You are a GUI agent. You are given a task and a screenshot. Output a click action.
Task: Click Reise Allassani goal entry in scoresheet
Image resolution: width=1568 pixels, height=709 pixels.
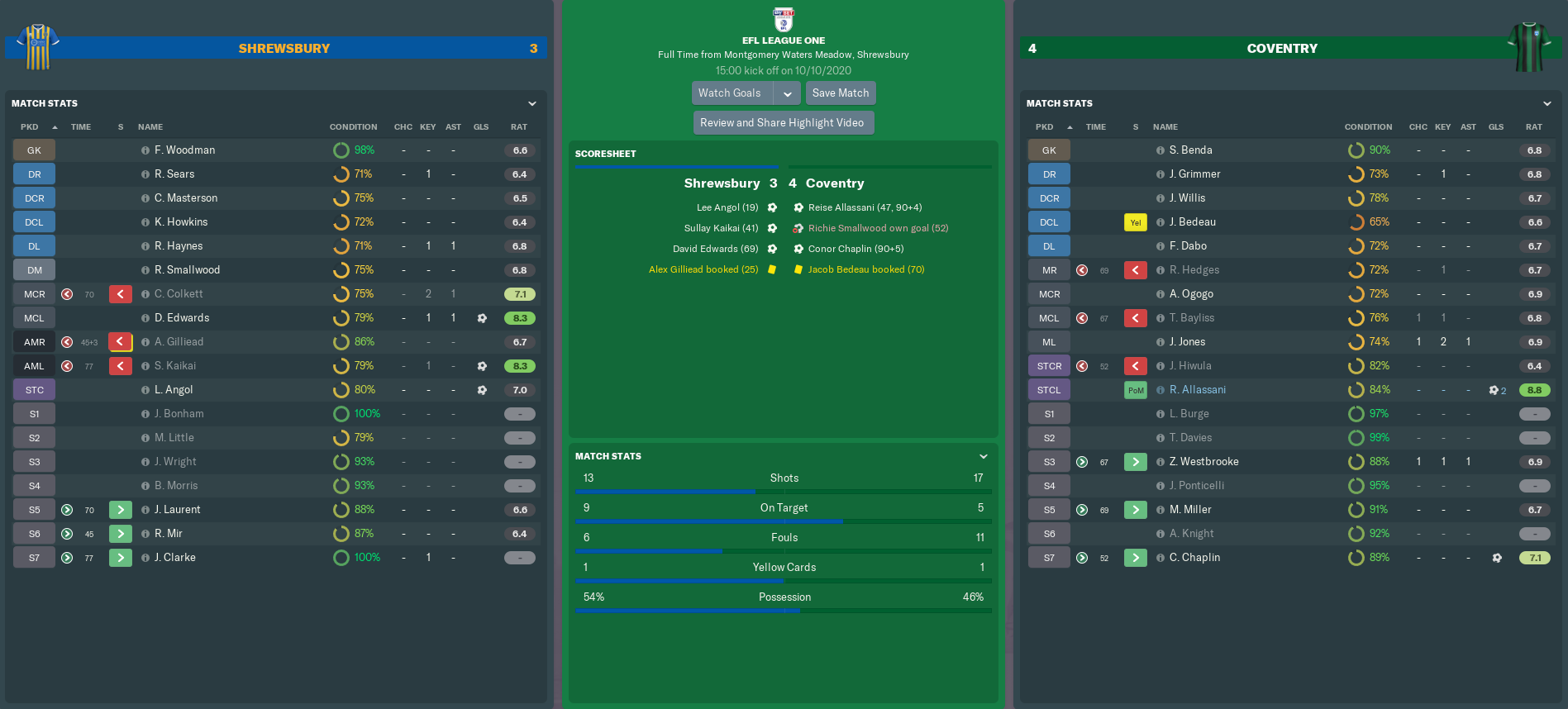click(x=865, y=207)
